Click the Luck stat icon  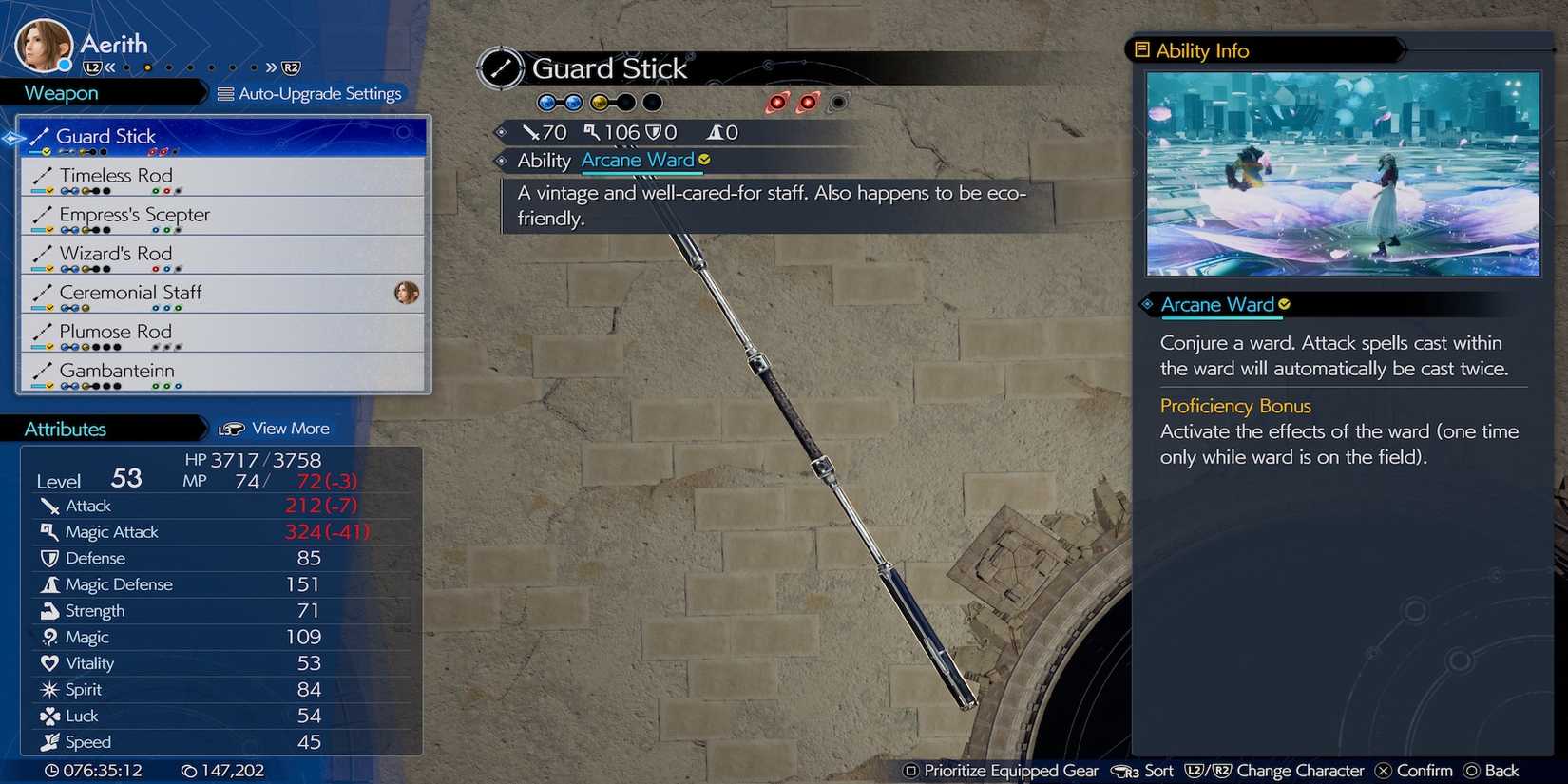(x=50, y=716)
